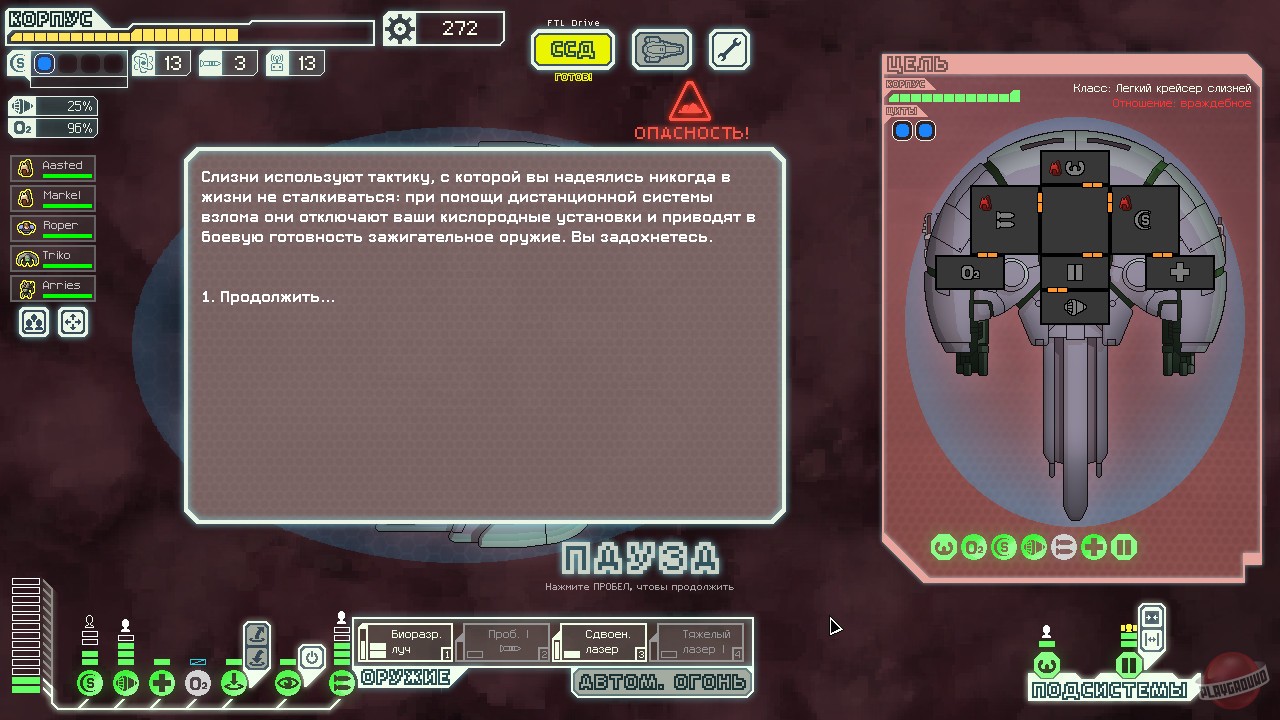Select the engines system icon
The height and width of the screenshot is (720, 1280).
[127, 681]
